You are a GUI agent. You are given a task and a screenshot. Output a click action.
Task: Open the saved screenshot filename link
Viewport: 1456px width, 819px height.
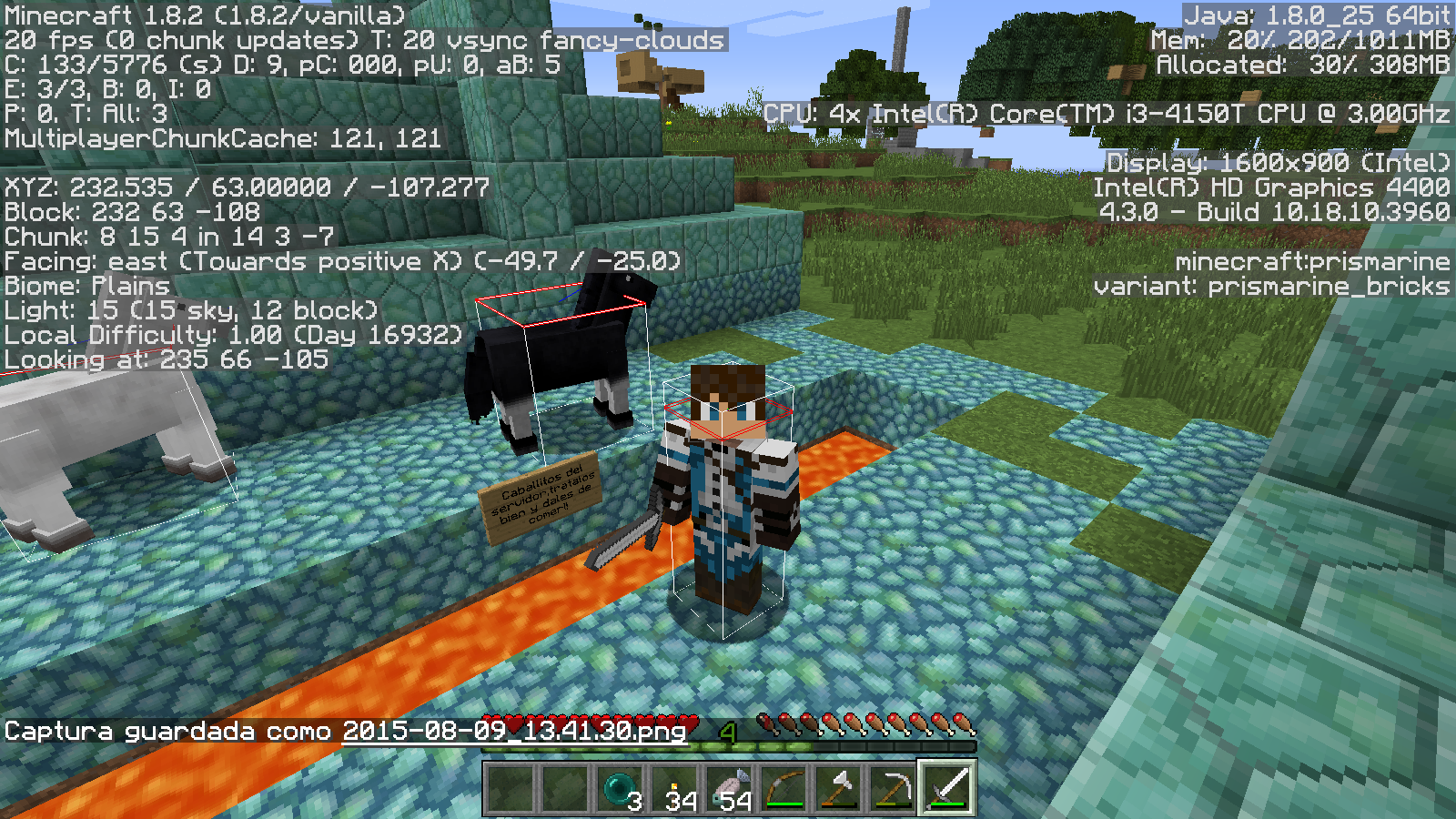tap(514, 732)
